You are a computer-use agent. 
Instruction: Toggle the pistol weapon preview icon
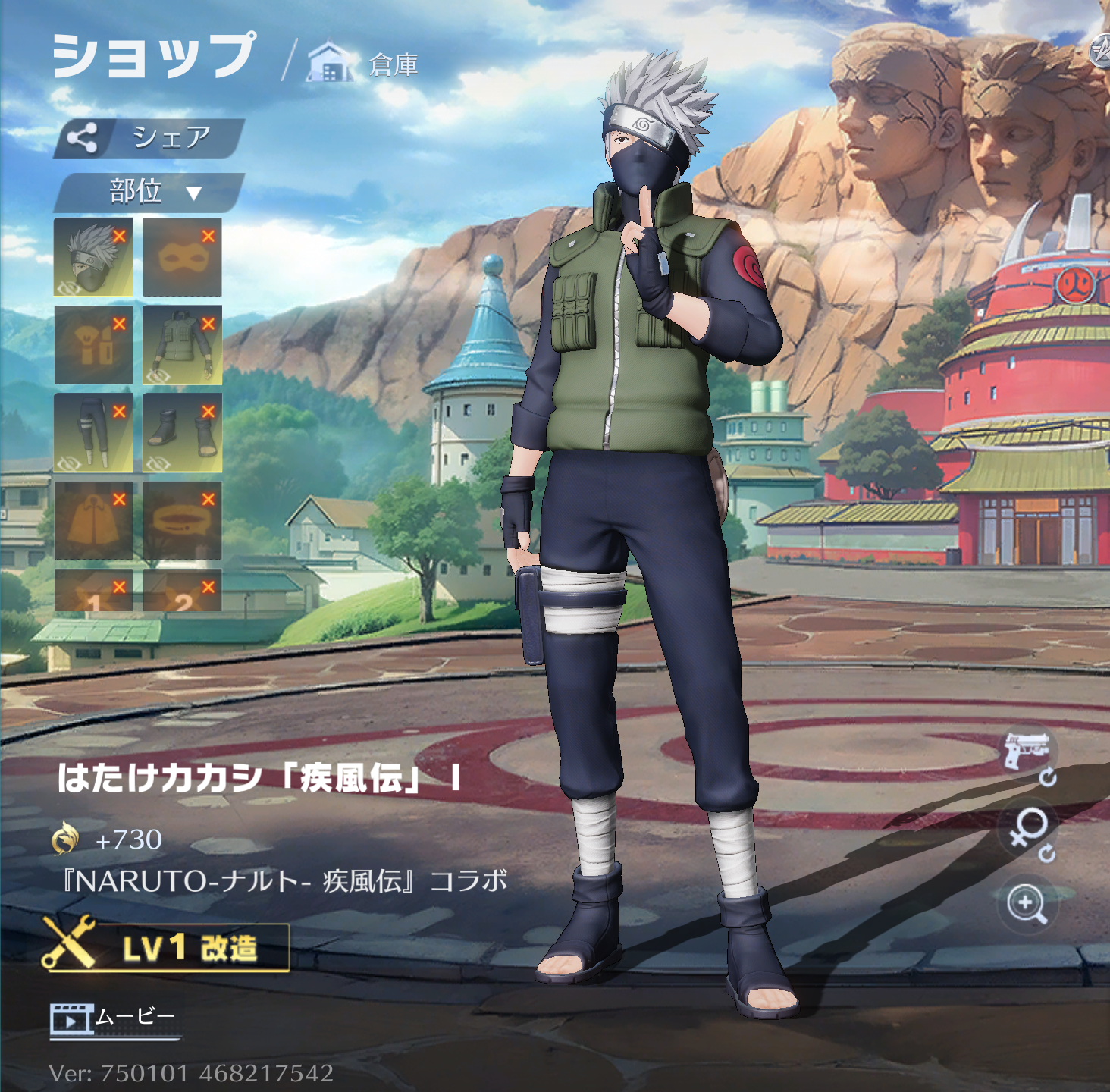1027,753
